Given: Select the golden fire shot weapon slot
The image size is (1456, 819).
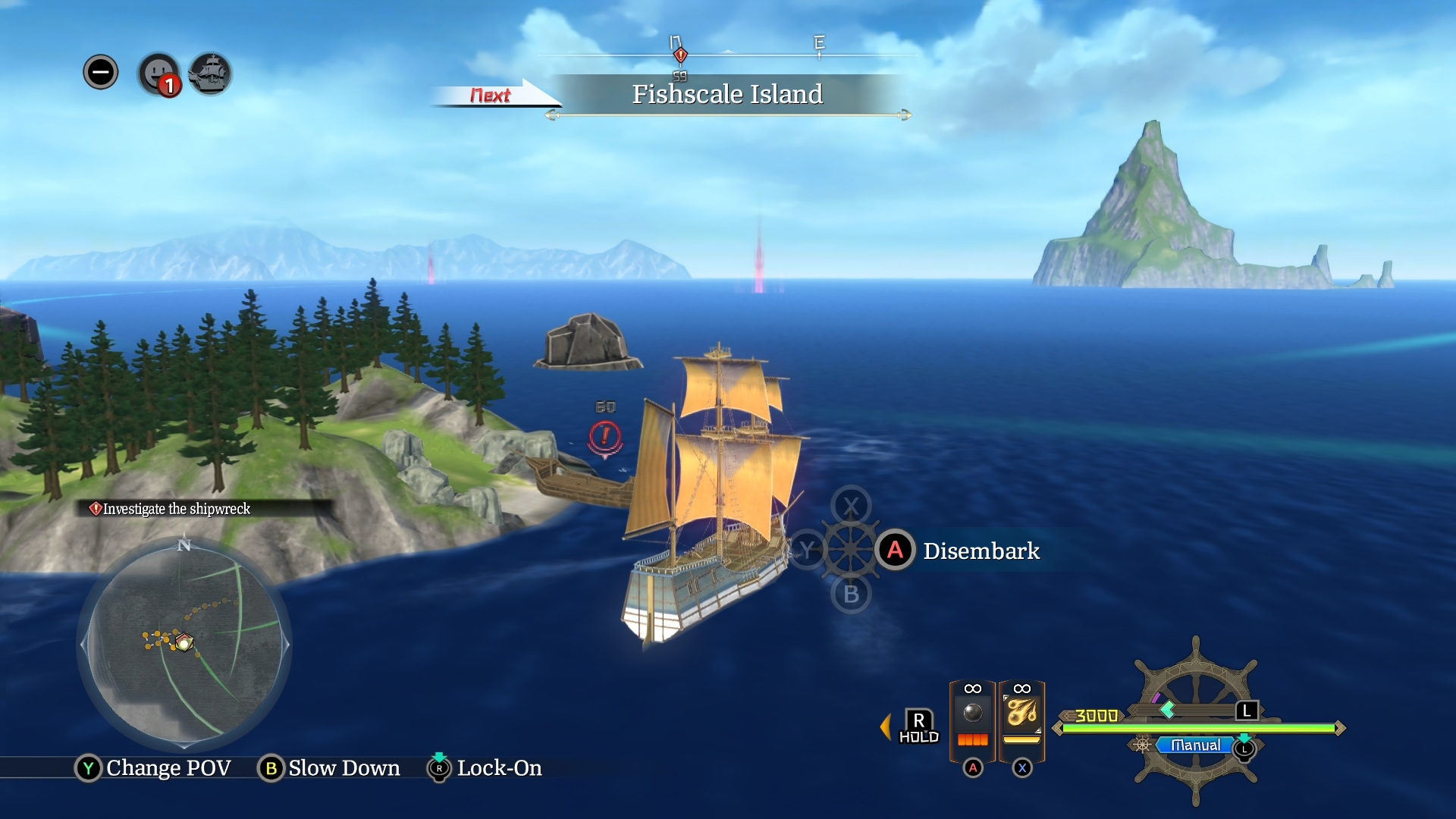Looking at the screenshot, I should pyautogui.click(x=1021, y=715).
